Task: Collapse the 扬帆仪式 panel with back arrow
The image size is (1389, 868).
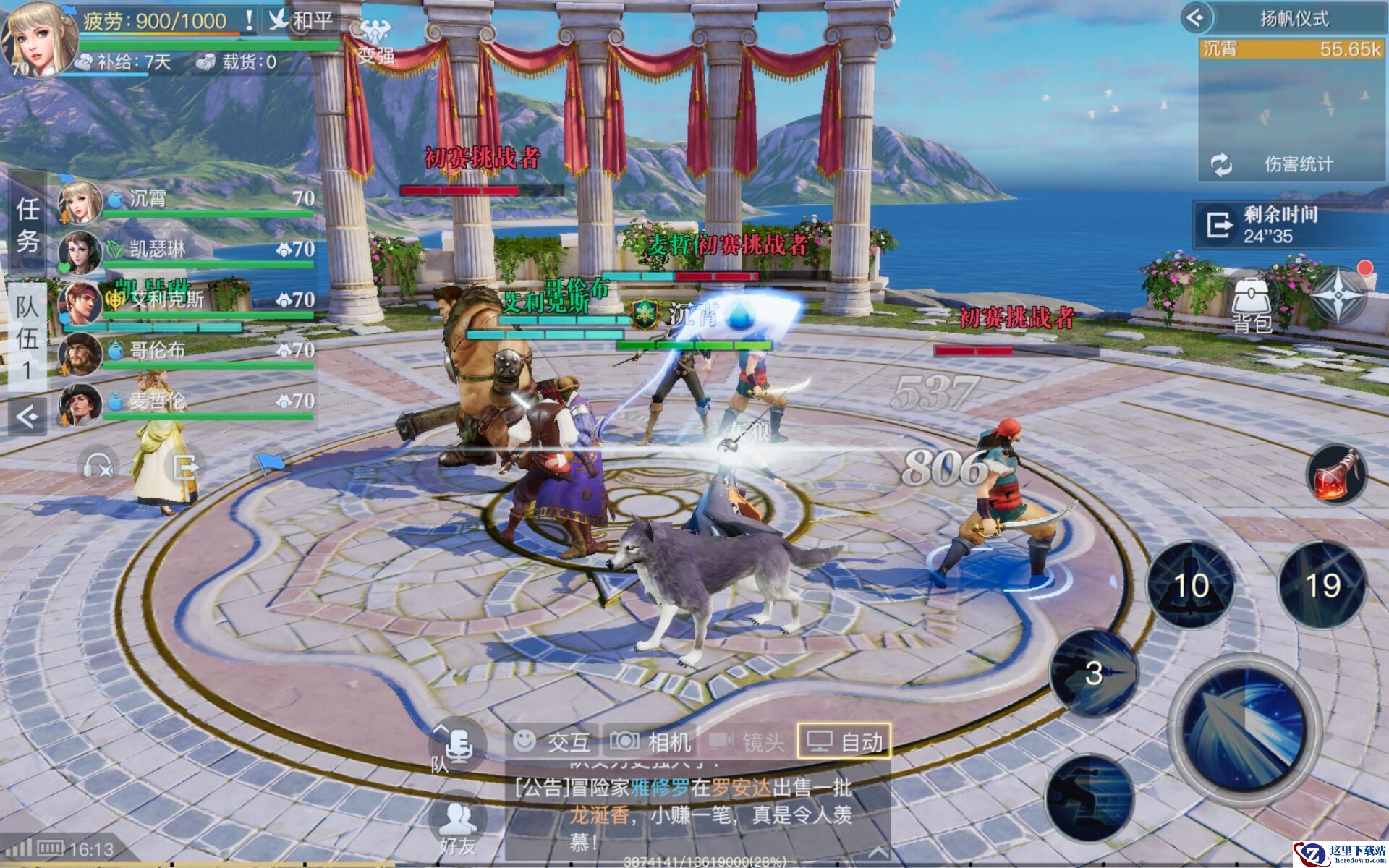Action: 1196,17
